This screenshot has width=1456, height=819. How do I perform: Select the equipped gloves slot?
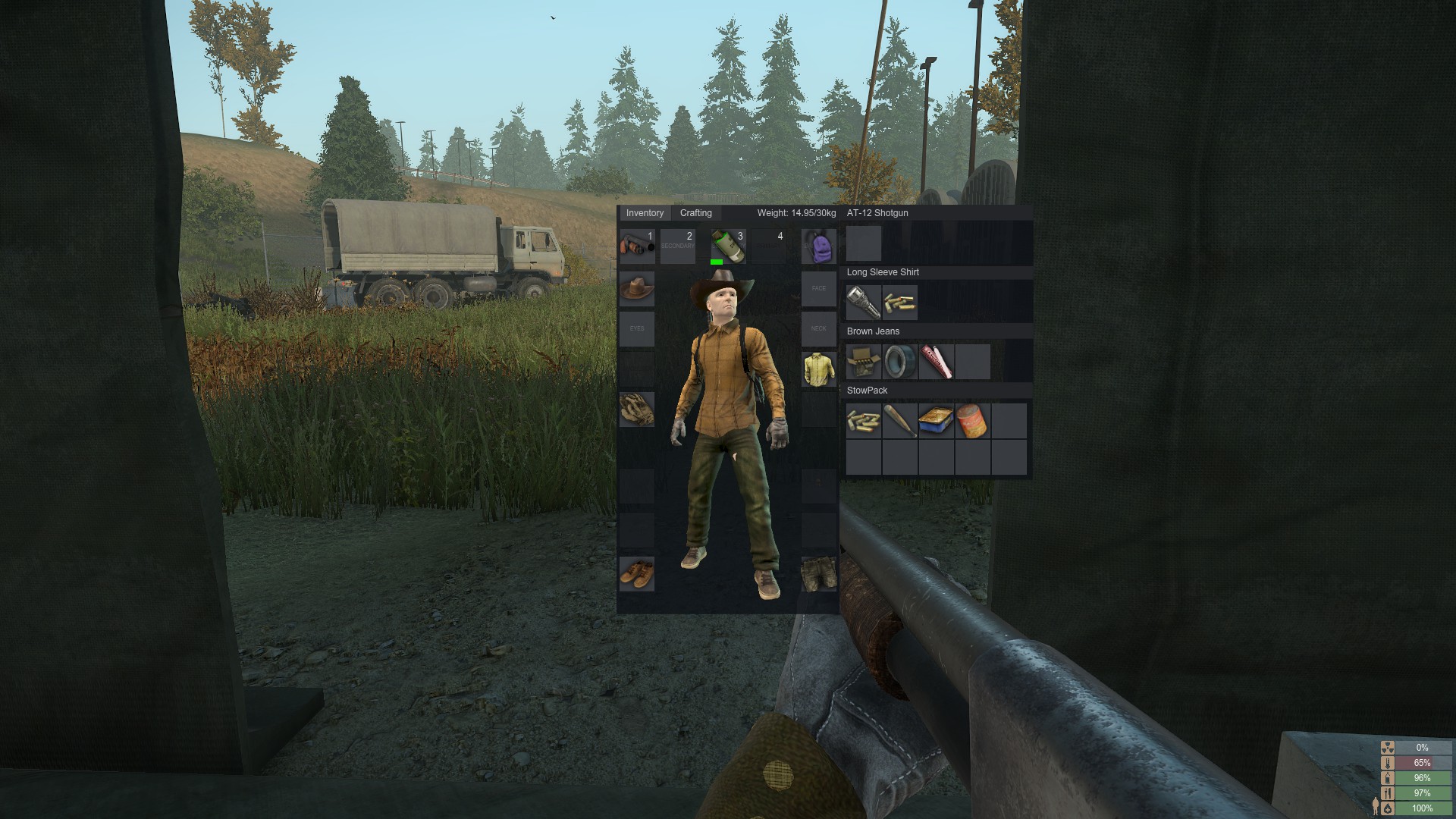tap(637, 409)
